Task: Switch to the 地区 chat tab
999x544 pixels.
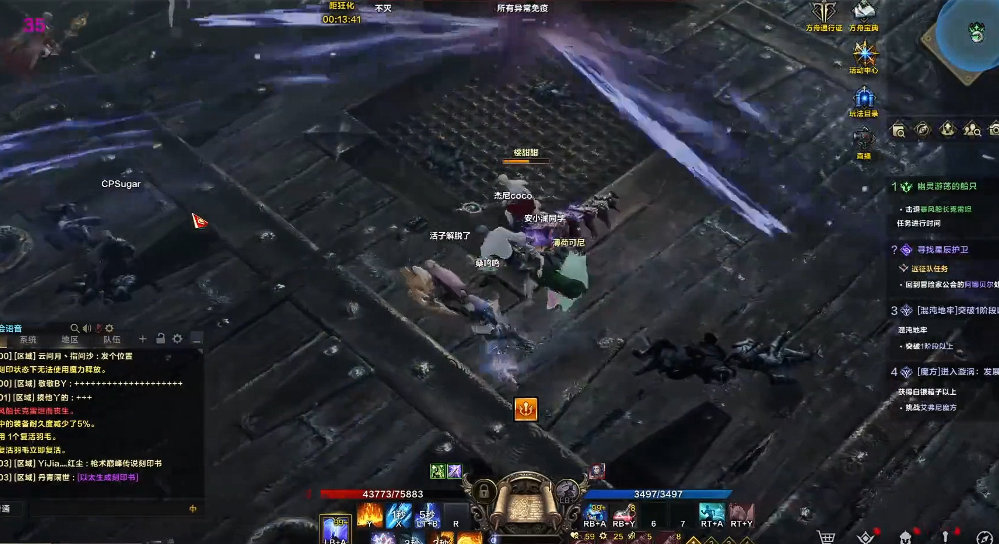Action: [x=69, y=340]
